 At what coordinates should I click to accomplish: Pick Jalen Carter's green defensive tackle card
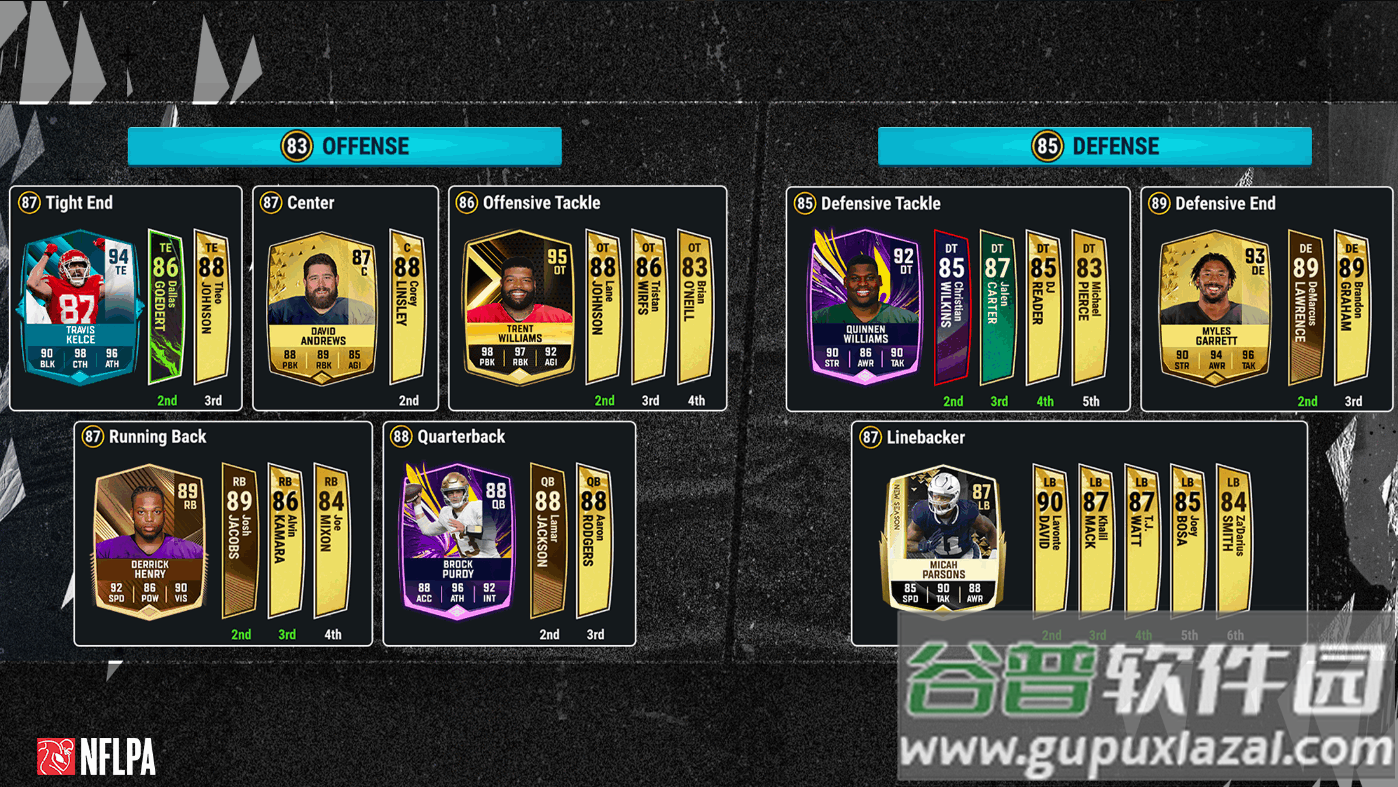[x=998, y=307]
